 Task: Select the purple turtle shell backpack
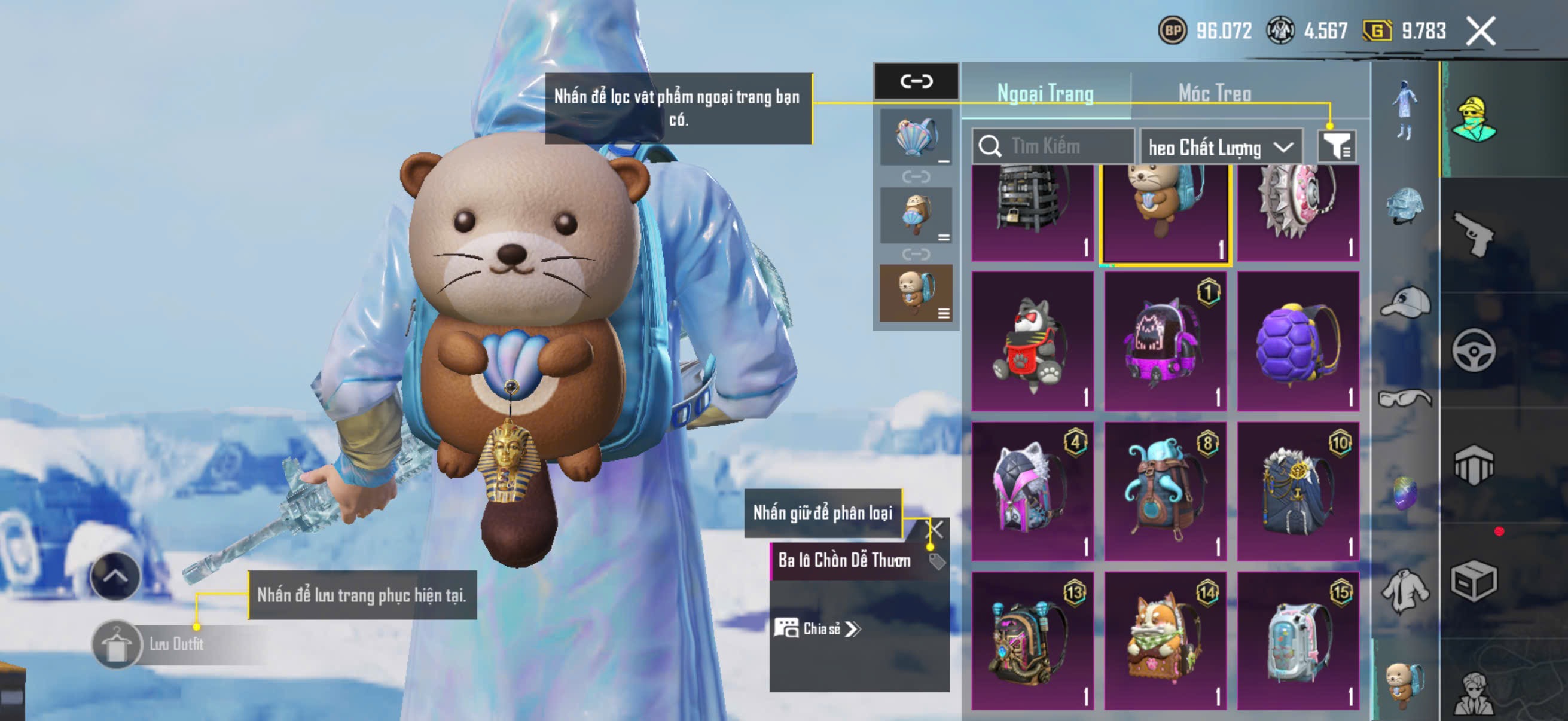click(x=1298, y=341)
